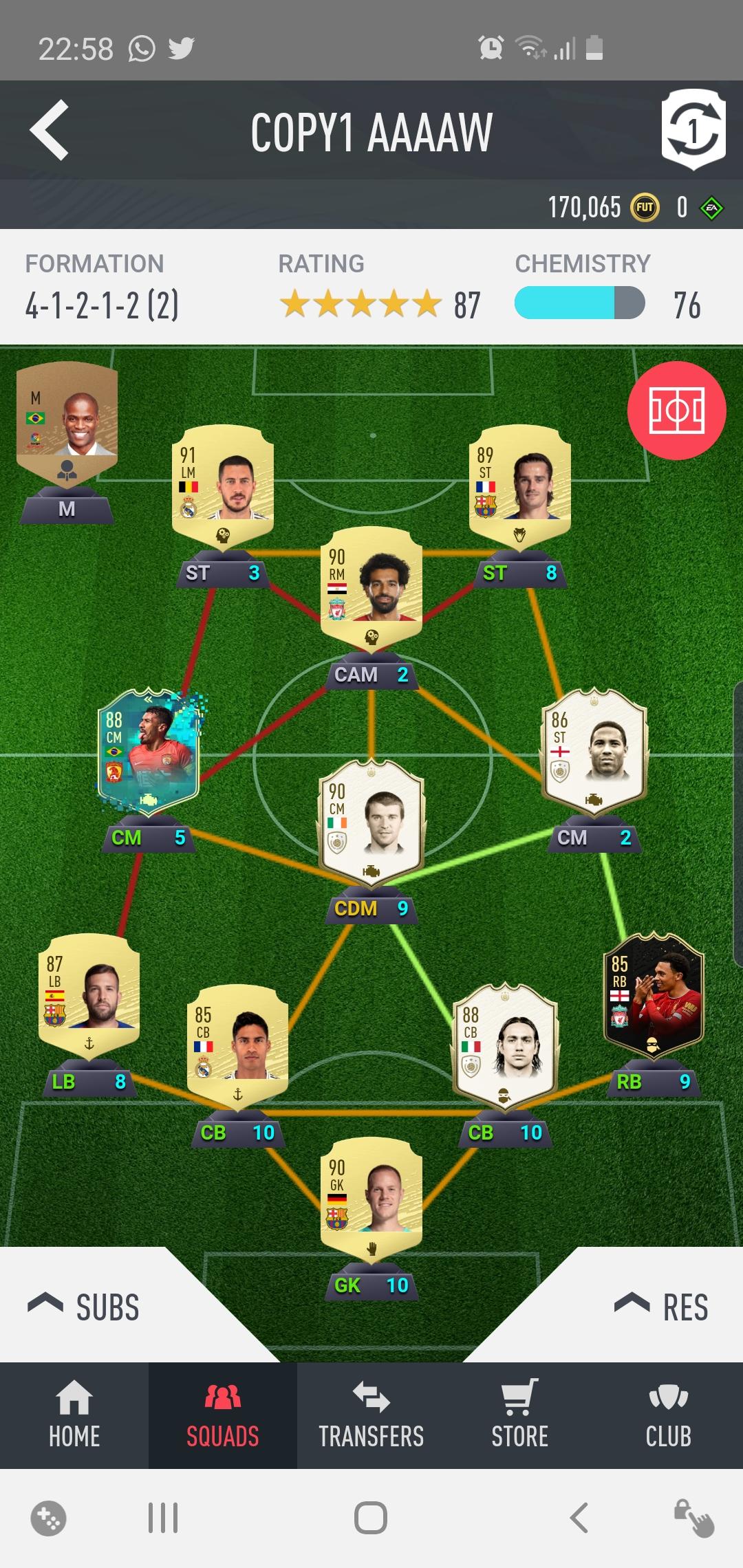Viewport: 743px width, 1568px height.
Task: Tap the red pitch formation button
Action: [x=676, y=411]
